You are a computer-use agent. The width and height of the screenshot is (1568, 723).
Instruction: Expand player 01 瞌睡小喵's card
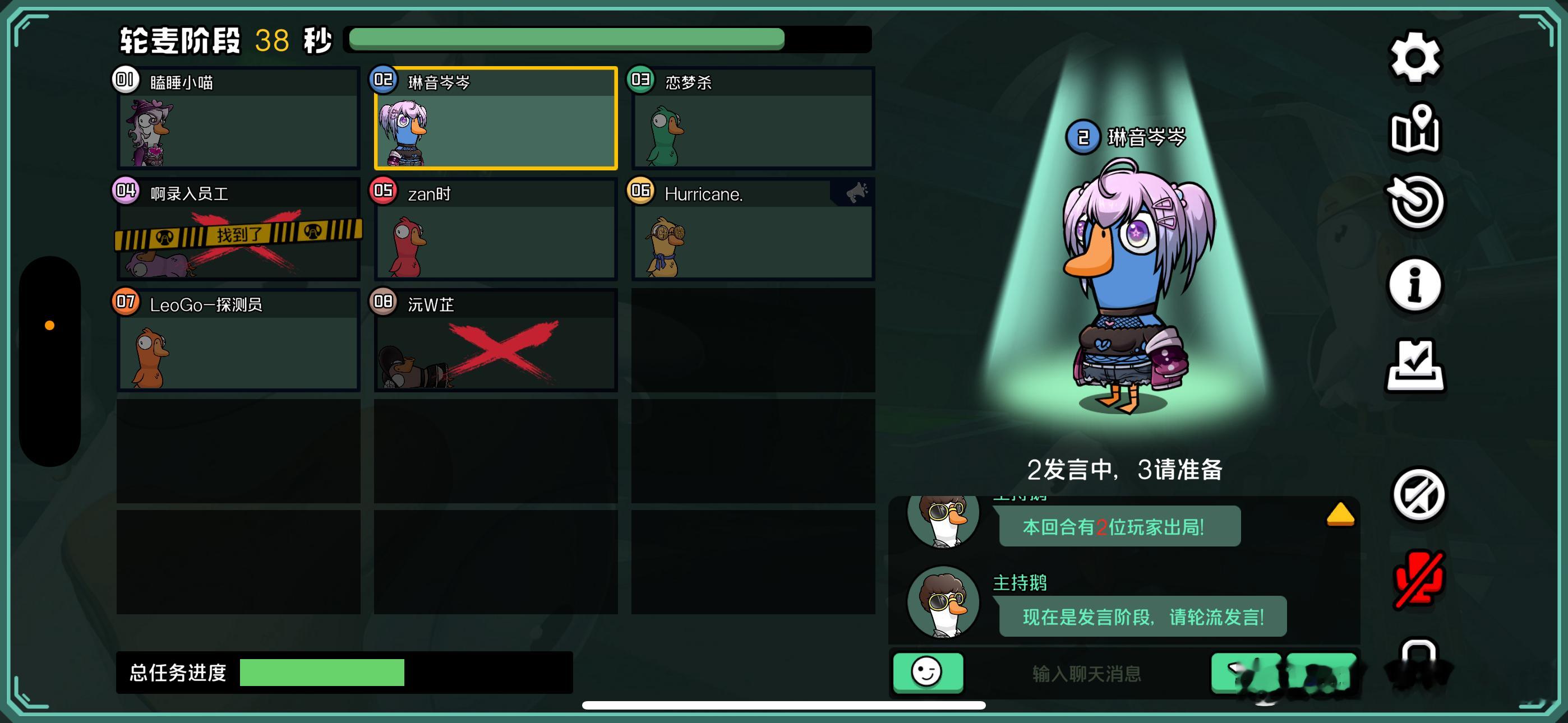click(x=237, y=119)
